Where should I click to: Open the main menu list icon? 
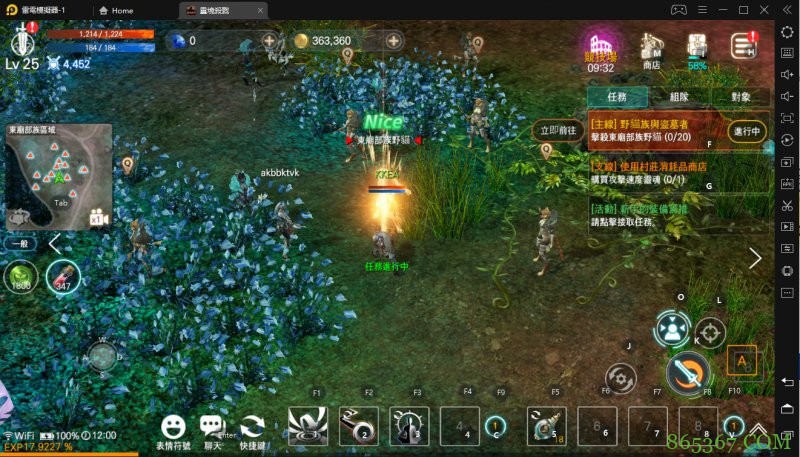pos(743,46)
